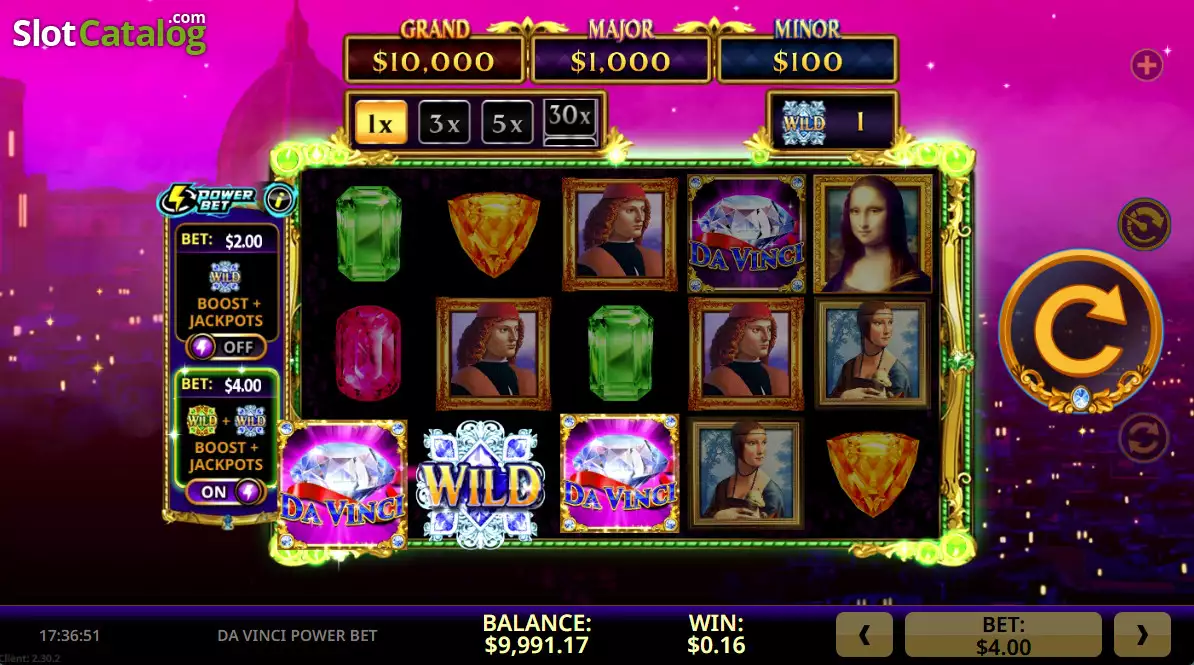Open the bet amount $4.00 panel
This screenshot has height=665, width=1194.
tap(1002, 634)
